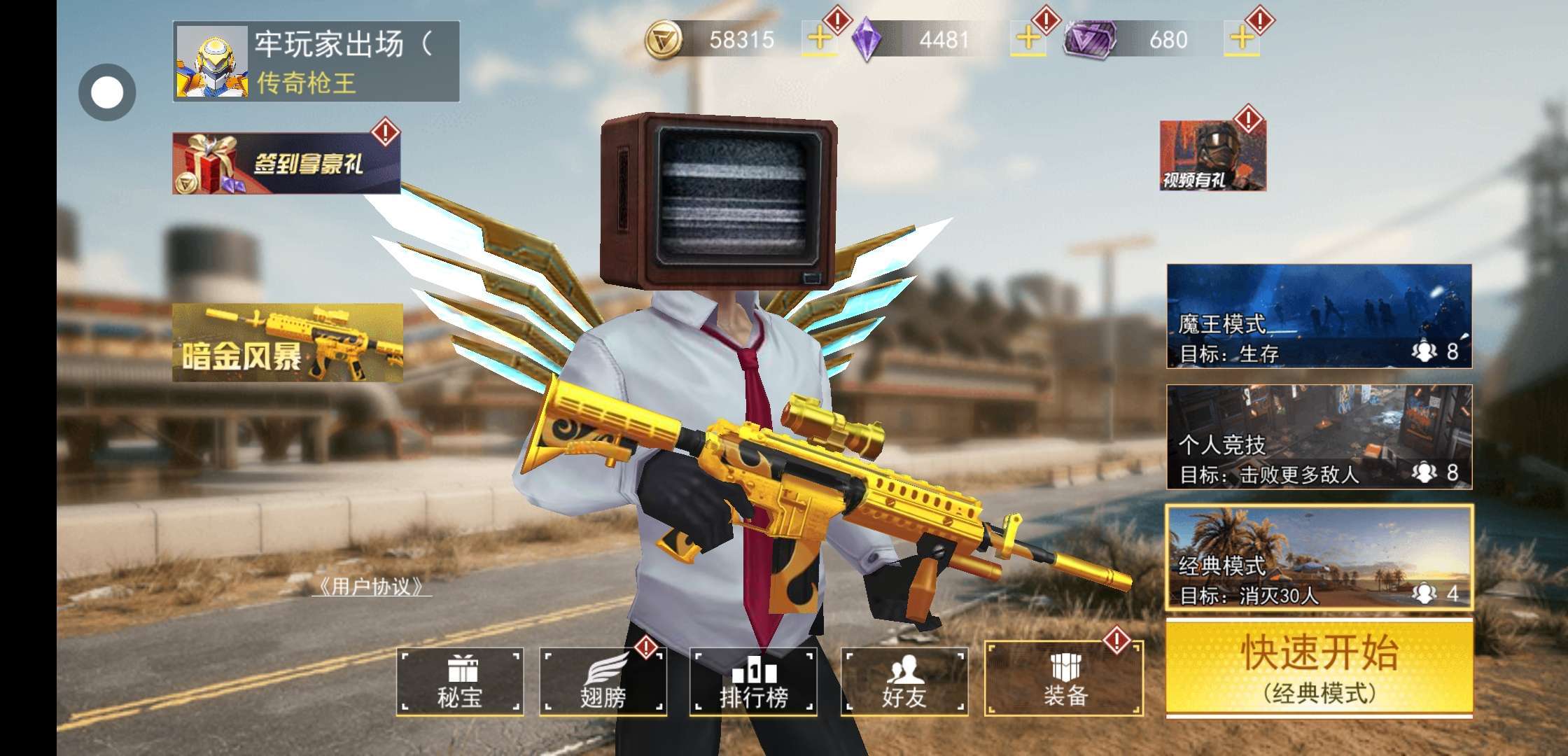Start a quick match with 快速开始

tap(1319, 667)
